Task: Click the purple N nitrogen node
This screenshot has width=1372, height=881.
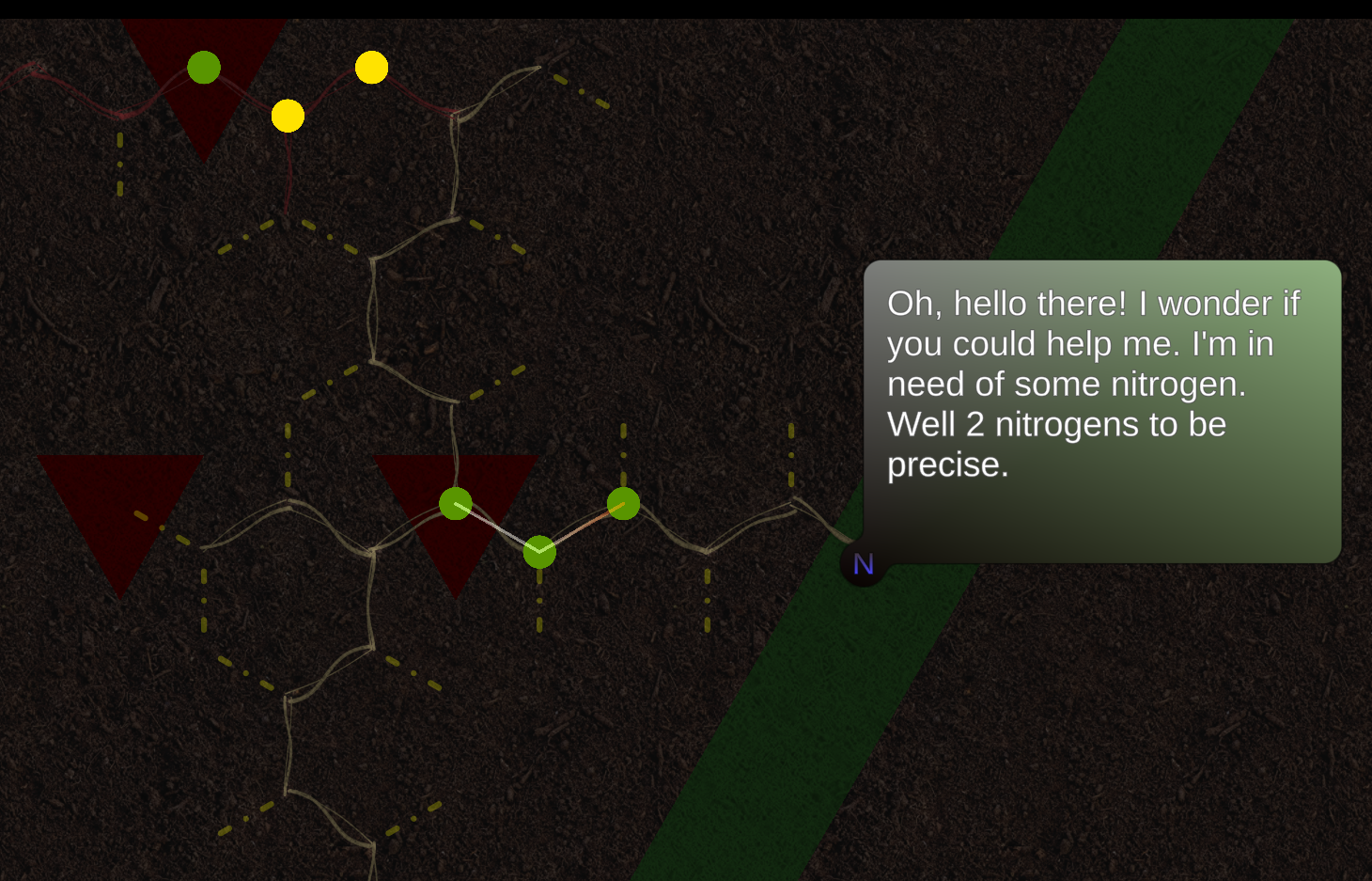Action: pyautogui.click(x=863, y=564)
